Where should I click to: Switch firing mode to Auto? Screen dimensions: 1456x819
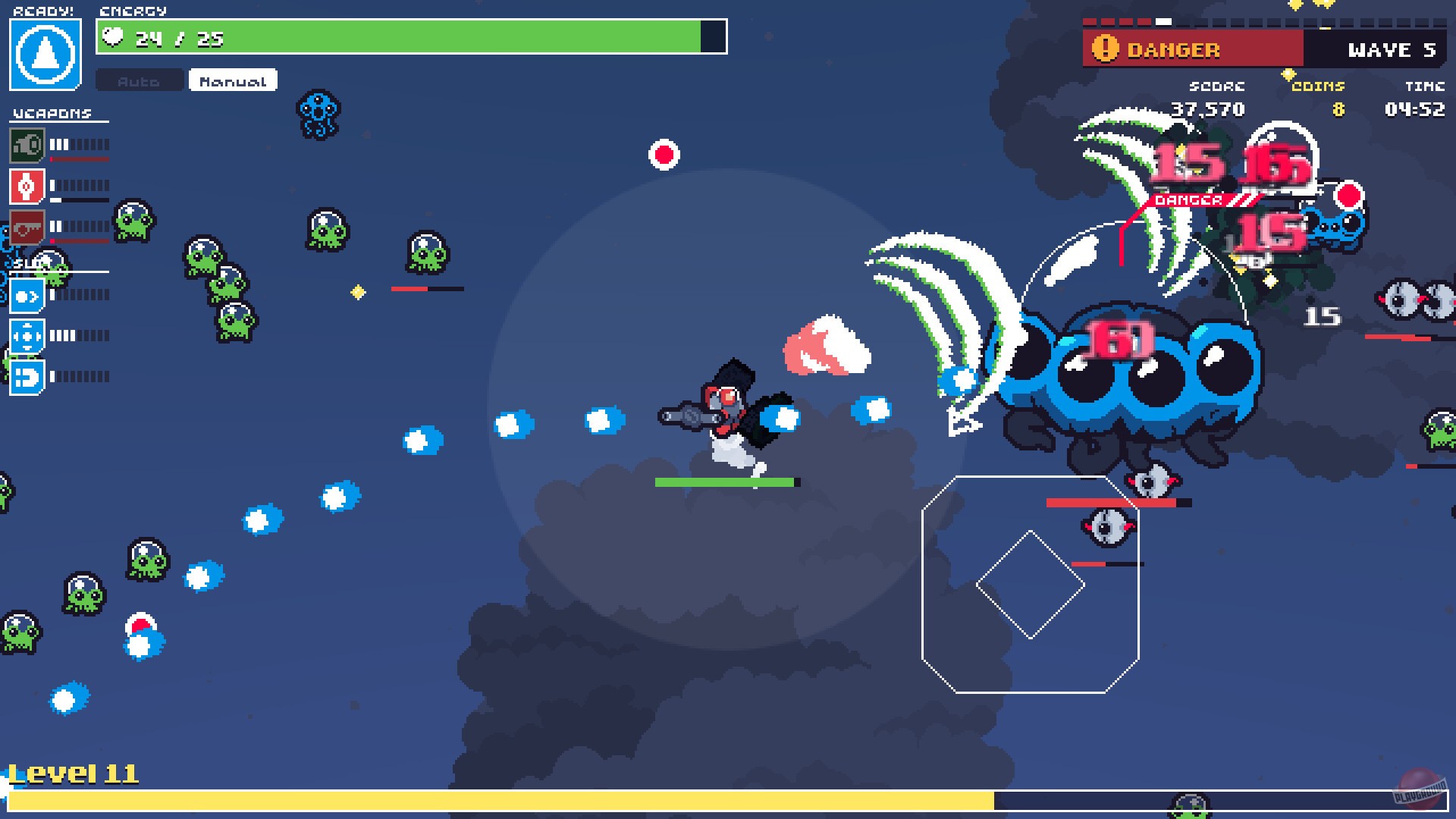pos(139,80)
